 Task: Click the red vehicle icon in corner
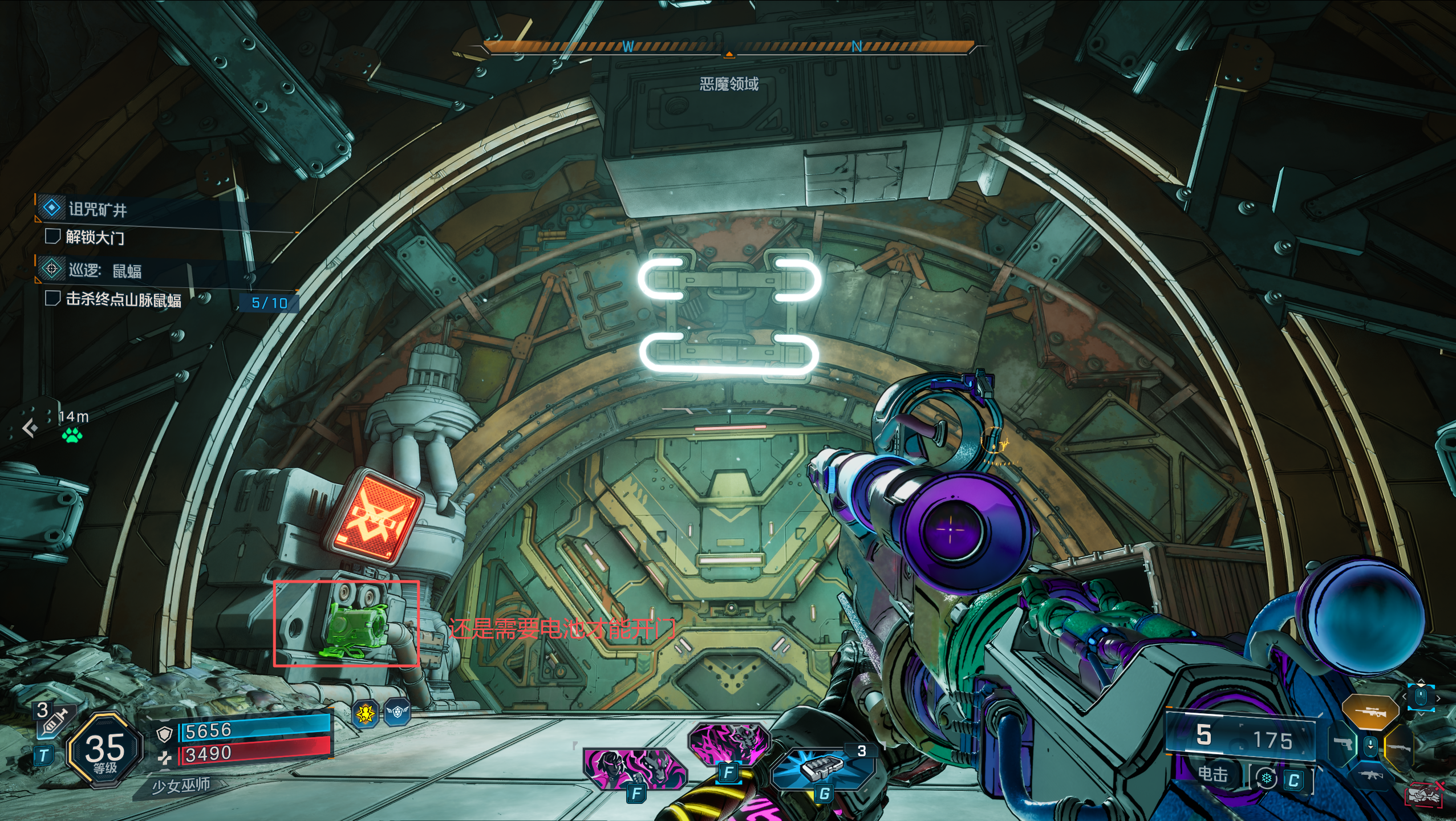pyautogui.click(x=1424, y=795)
